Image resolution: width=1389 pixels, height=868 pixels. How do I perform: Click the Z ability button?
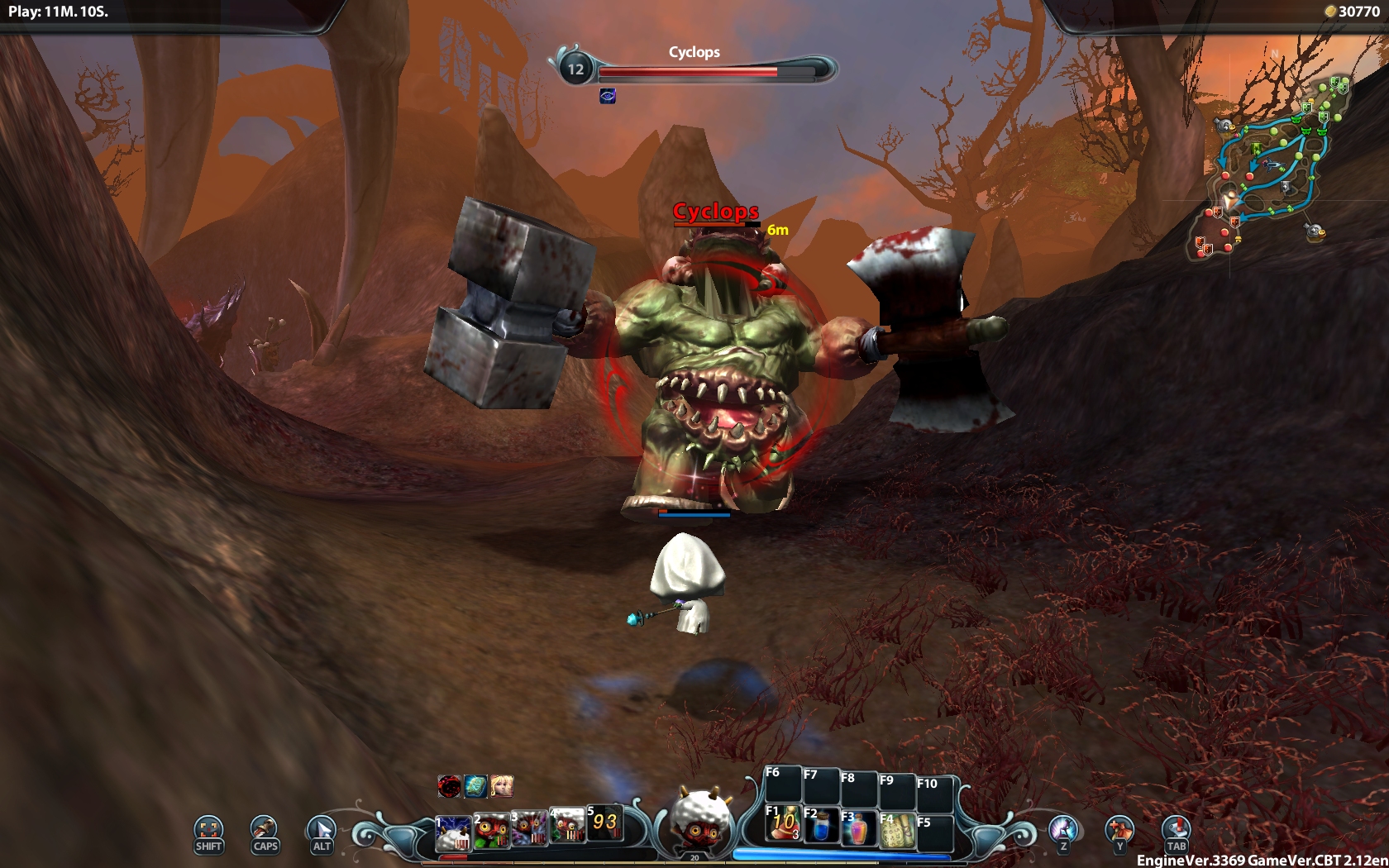click(x=1063, y=832)
